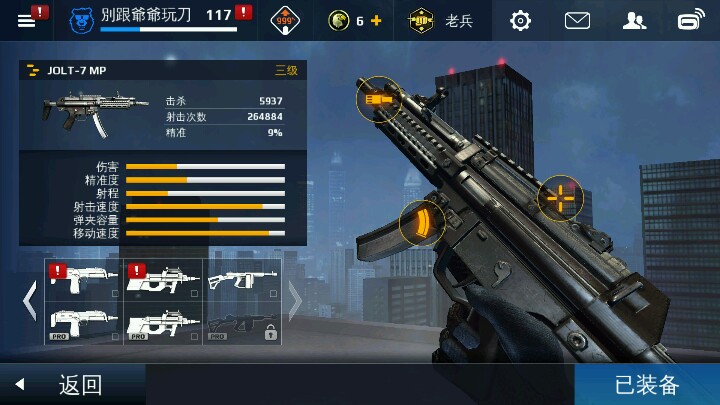Viewport: 720px width, 405px height.
Task: Select the magazine attachment hotspot
Action: coord(420,224)
